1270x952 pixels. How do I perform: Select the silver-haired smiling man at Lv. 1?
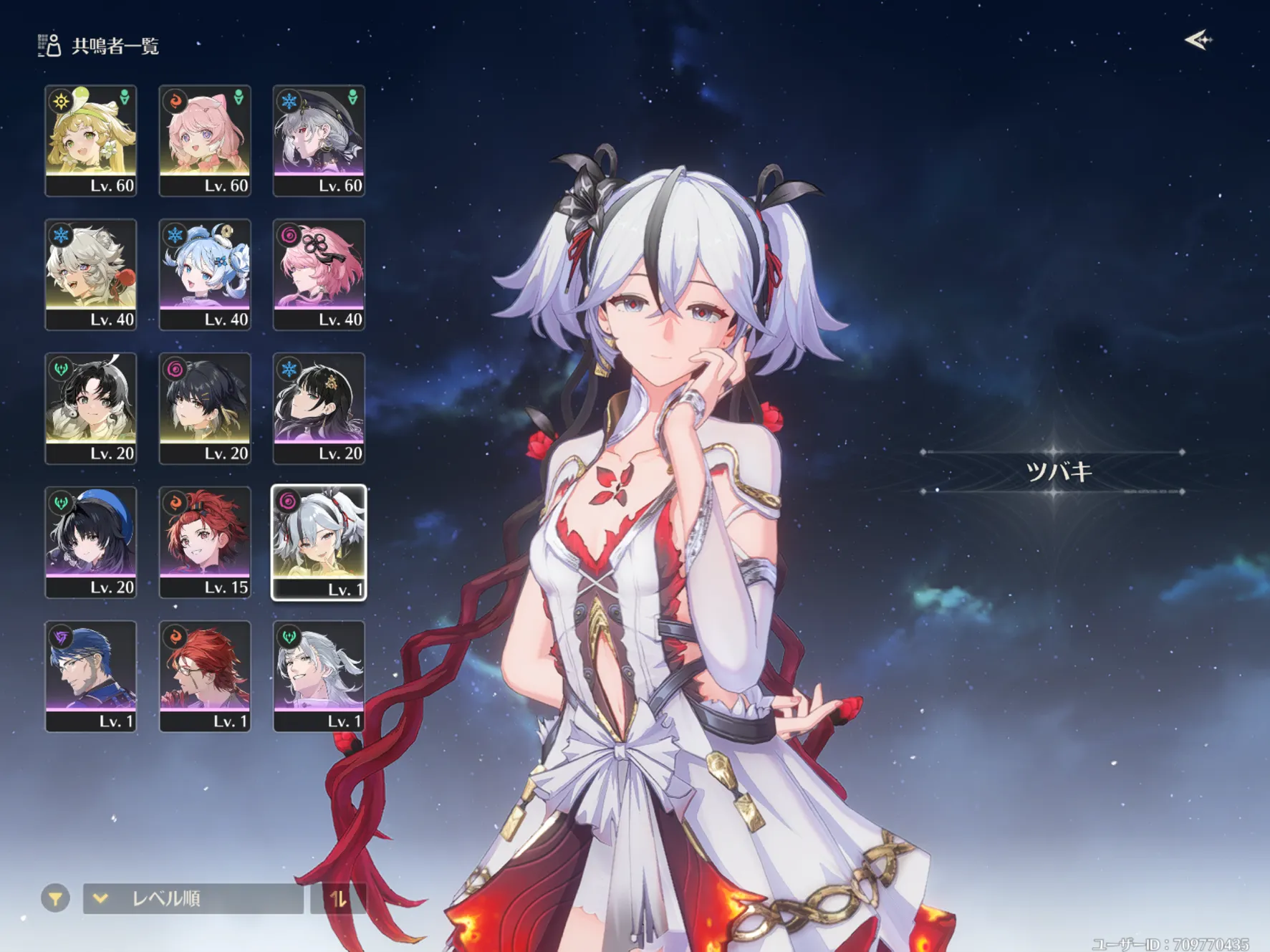click(x=319, y=676)
